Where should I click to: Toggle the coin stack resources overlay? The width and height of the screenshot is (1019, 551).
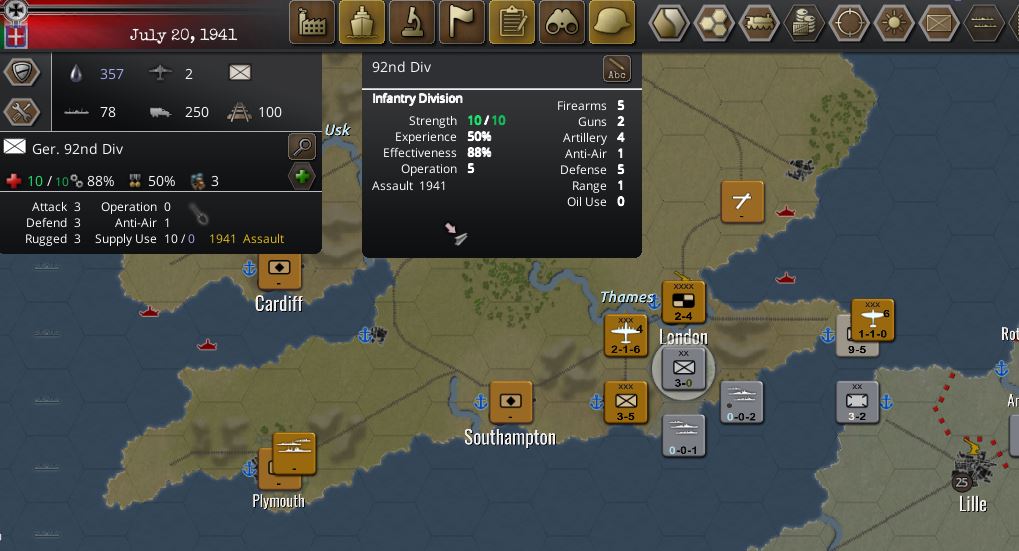pos(805,22)
